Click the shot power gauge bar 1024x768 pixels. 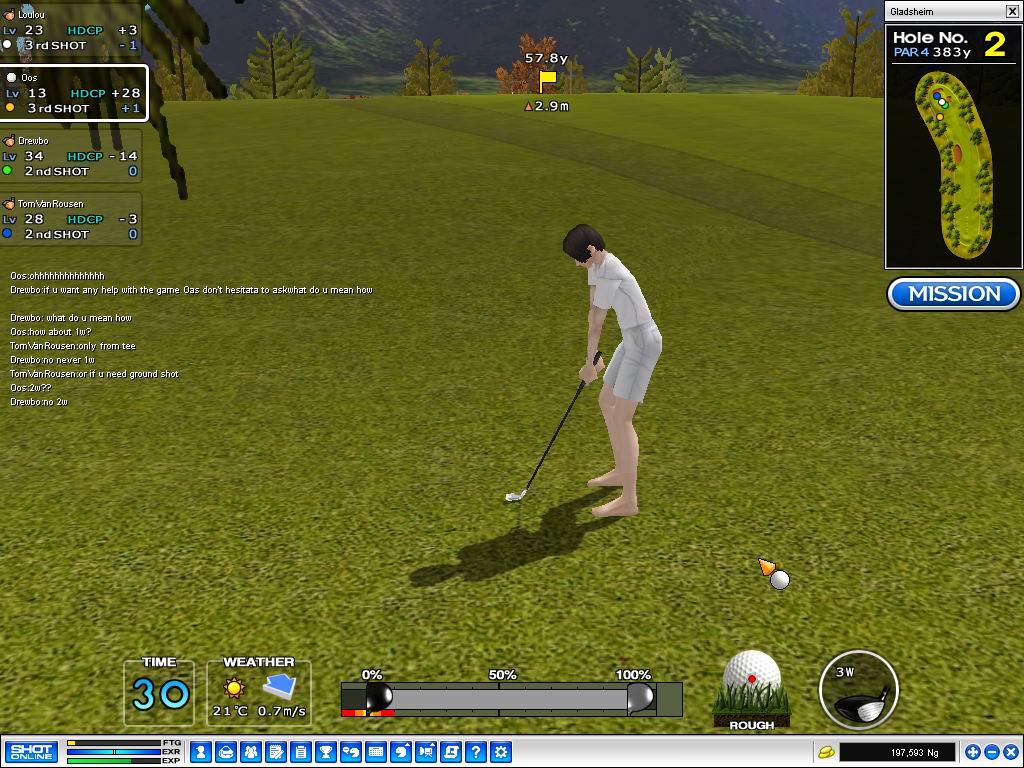click(510, 698)
